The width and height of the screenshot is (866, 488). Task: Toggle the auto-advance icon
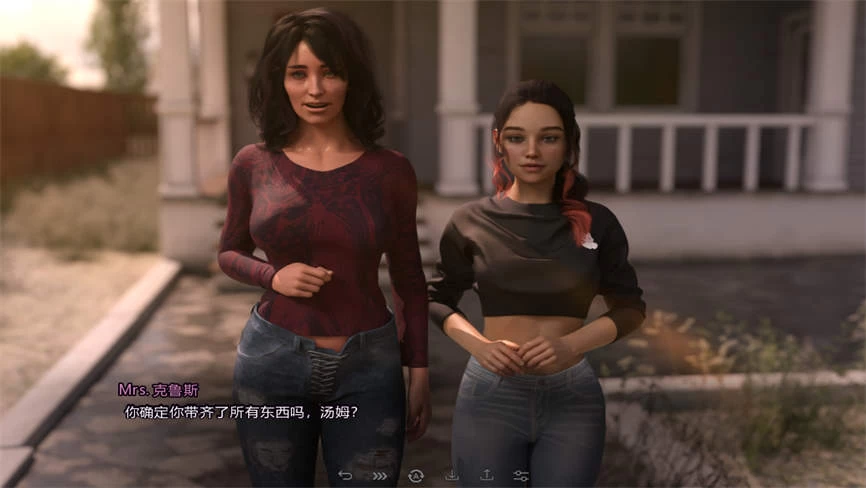click(416, 475)
